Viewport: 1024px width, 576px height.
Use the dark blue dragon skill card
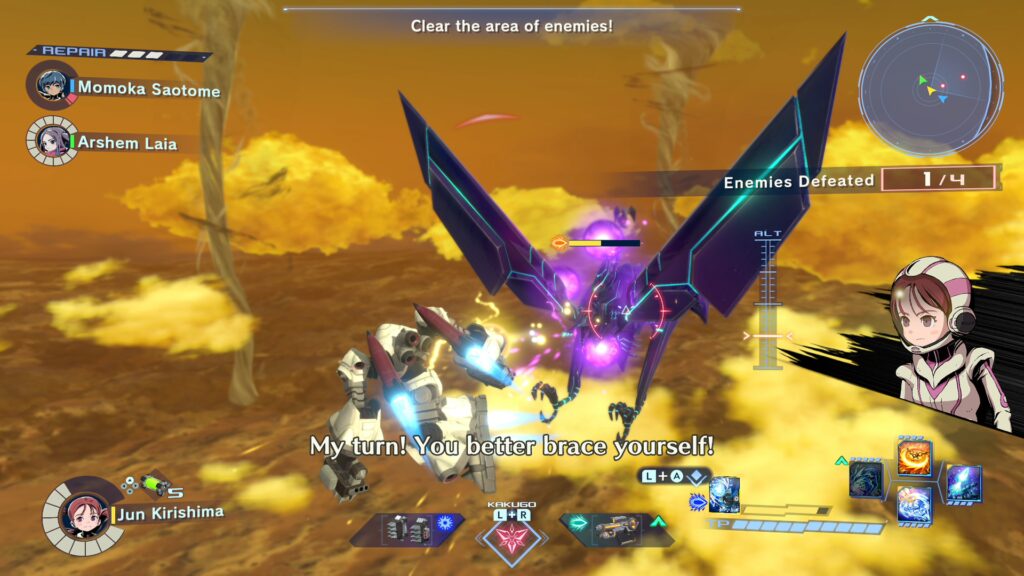click(x=867, y=479)
